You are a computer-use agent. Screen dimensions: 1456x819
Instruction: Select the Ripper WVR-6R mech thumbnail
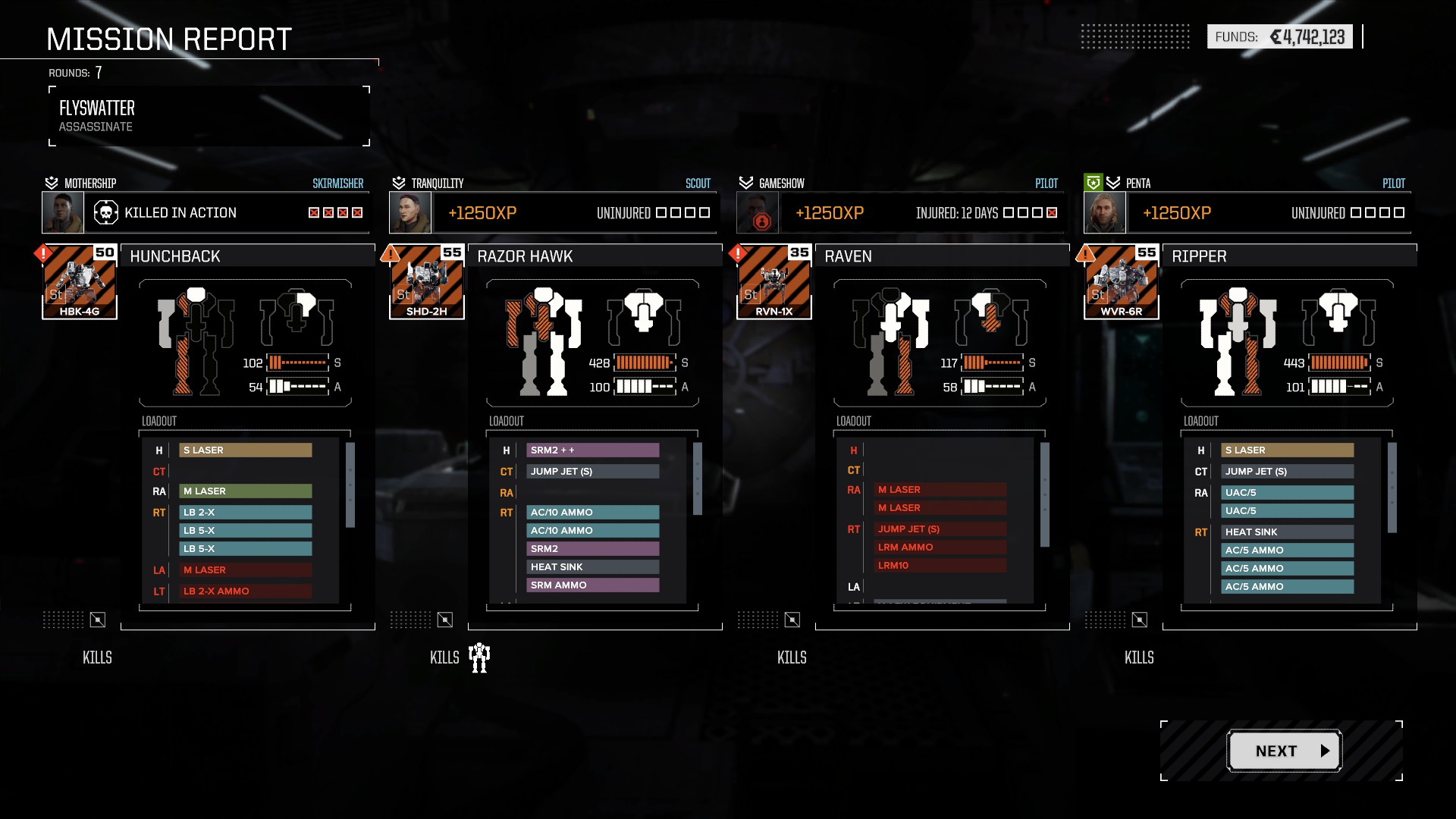coord(1122,282)
